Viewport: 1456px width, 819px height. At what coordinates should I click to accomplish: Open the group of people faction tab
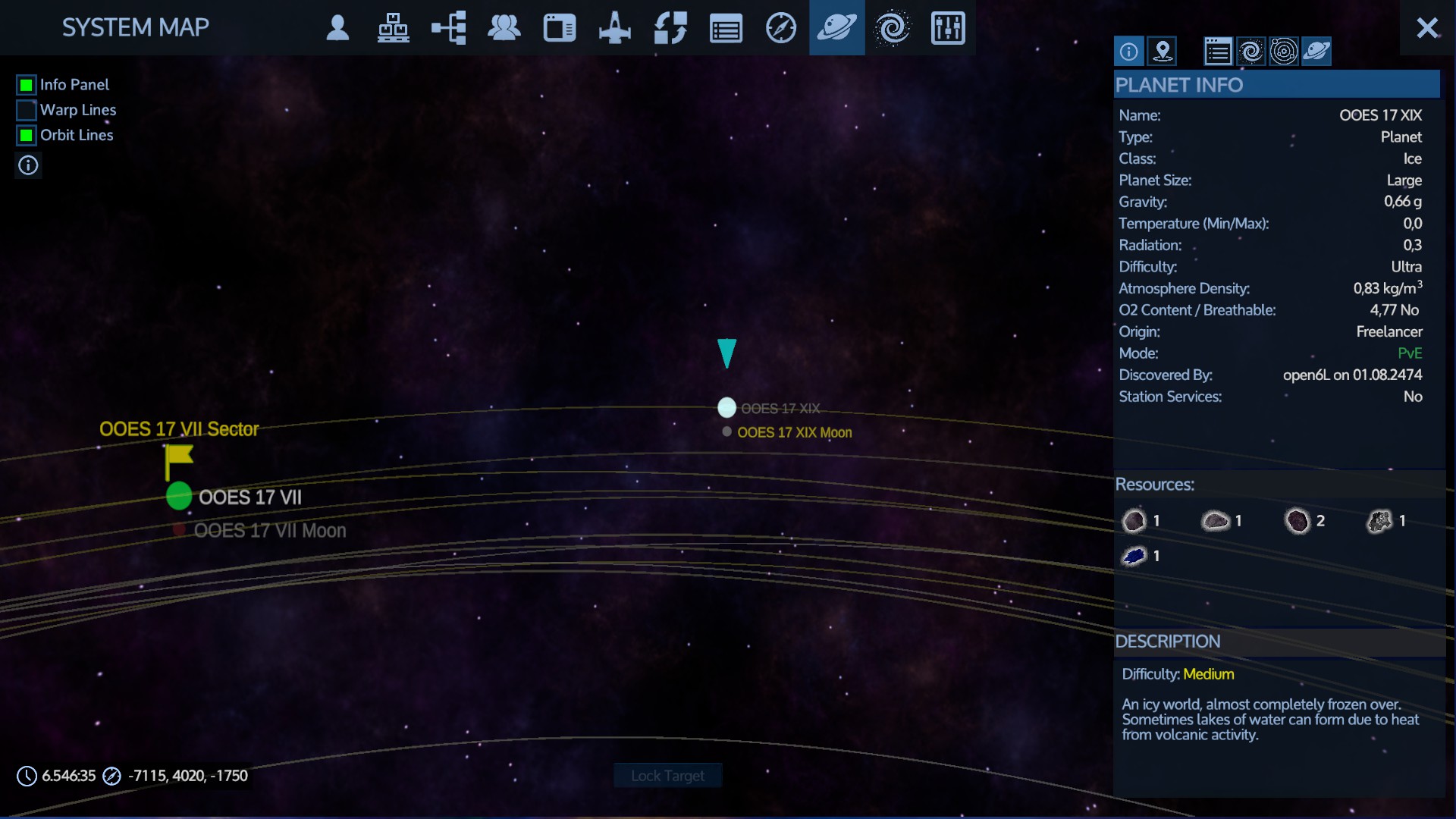(504, 28)
